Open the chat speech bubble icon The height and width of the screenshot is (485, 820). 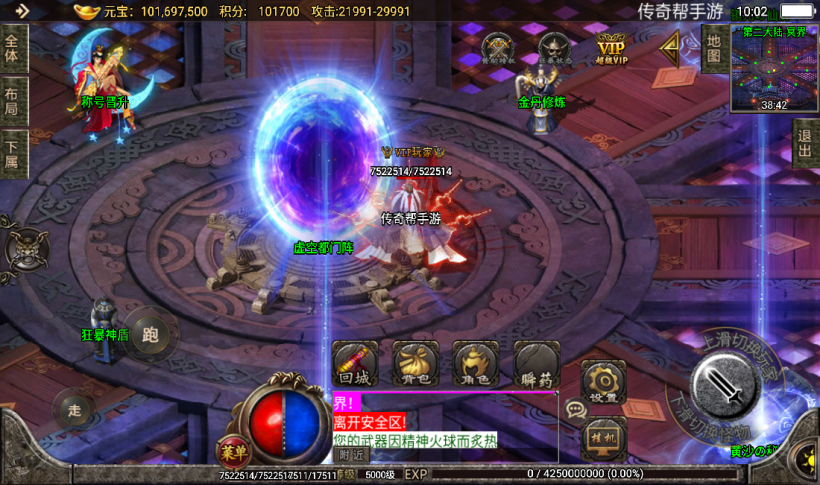(x=575, y=409)
